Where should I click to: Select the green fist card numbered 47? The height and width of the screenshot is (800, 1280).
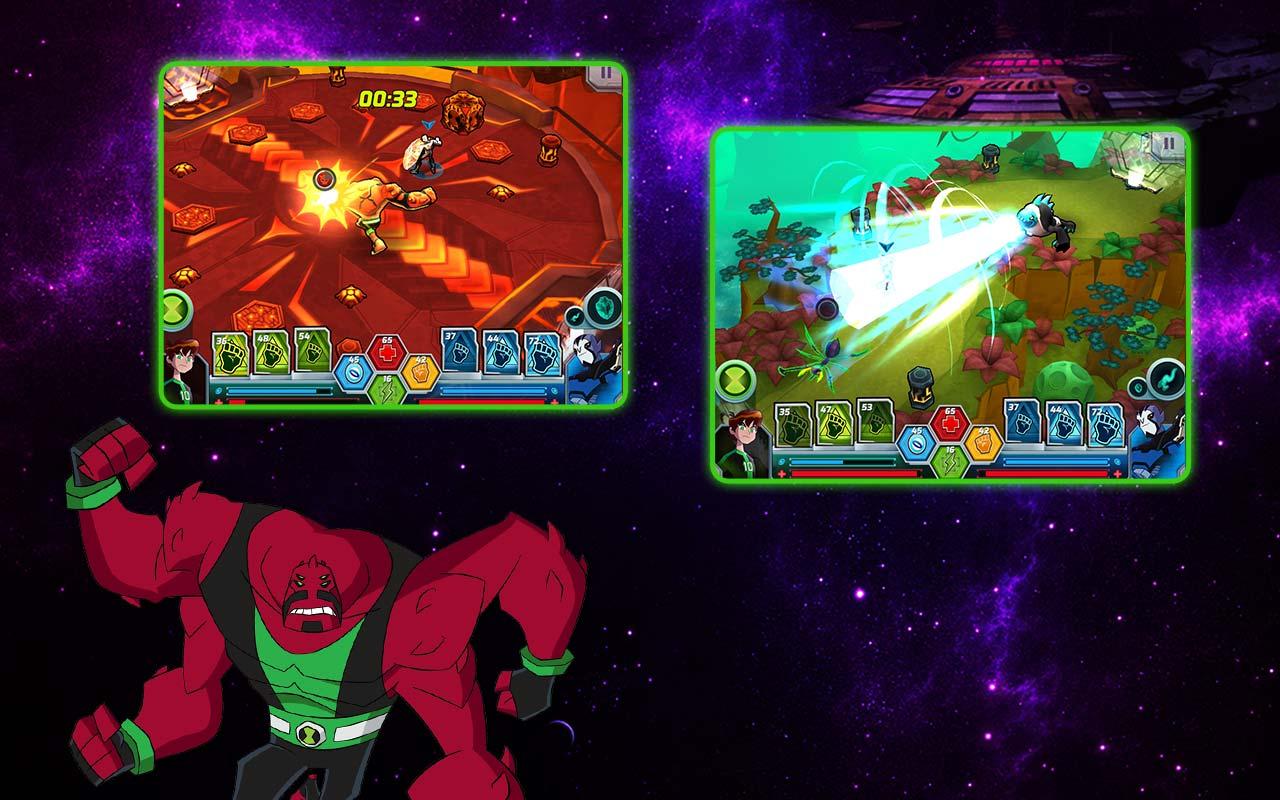pyautogui.click(x=833, y=424)
